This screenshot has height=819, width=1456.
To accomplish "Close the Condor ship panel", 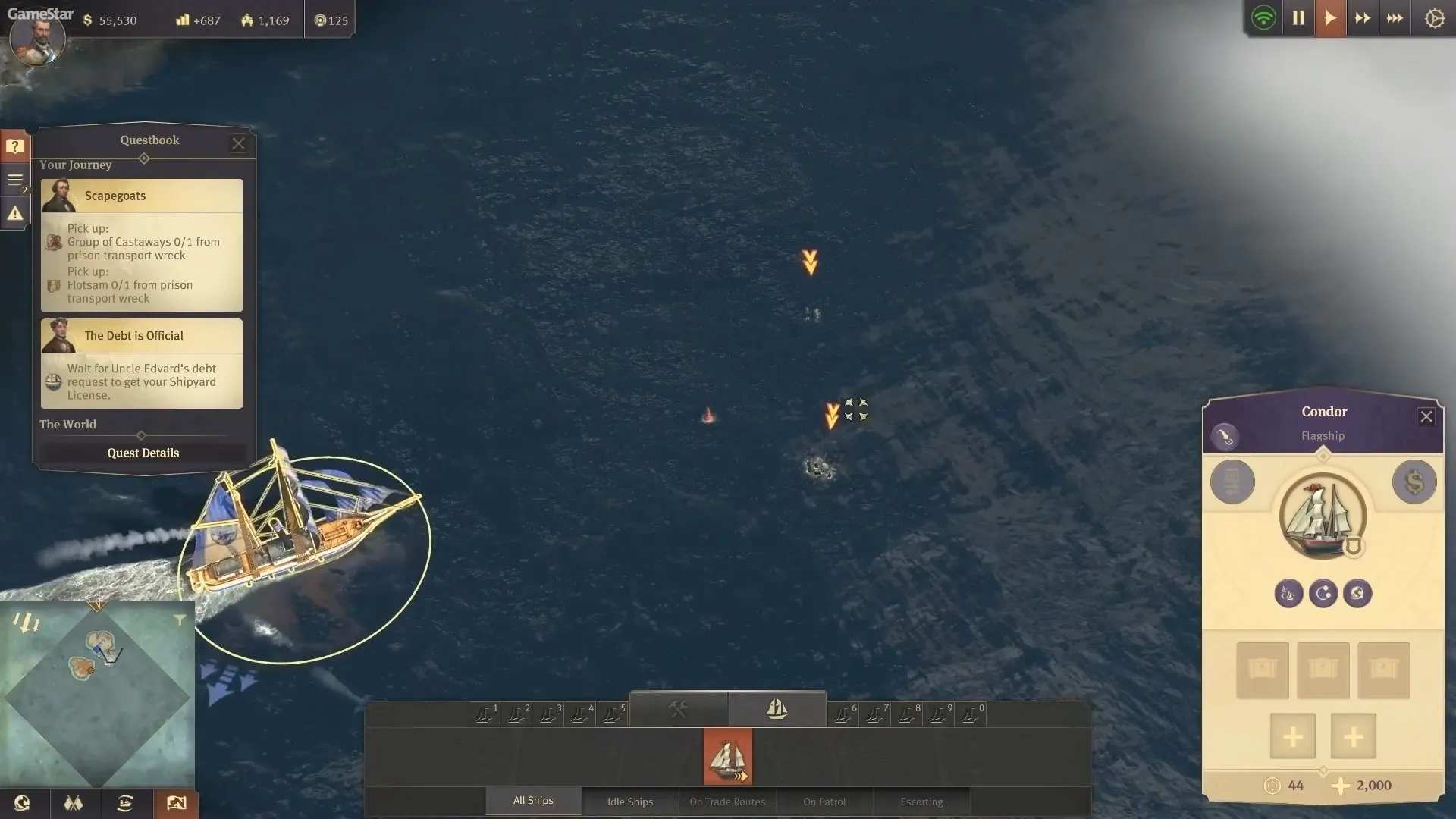I will tap(1426, 416).
